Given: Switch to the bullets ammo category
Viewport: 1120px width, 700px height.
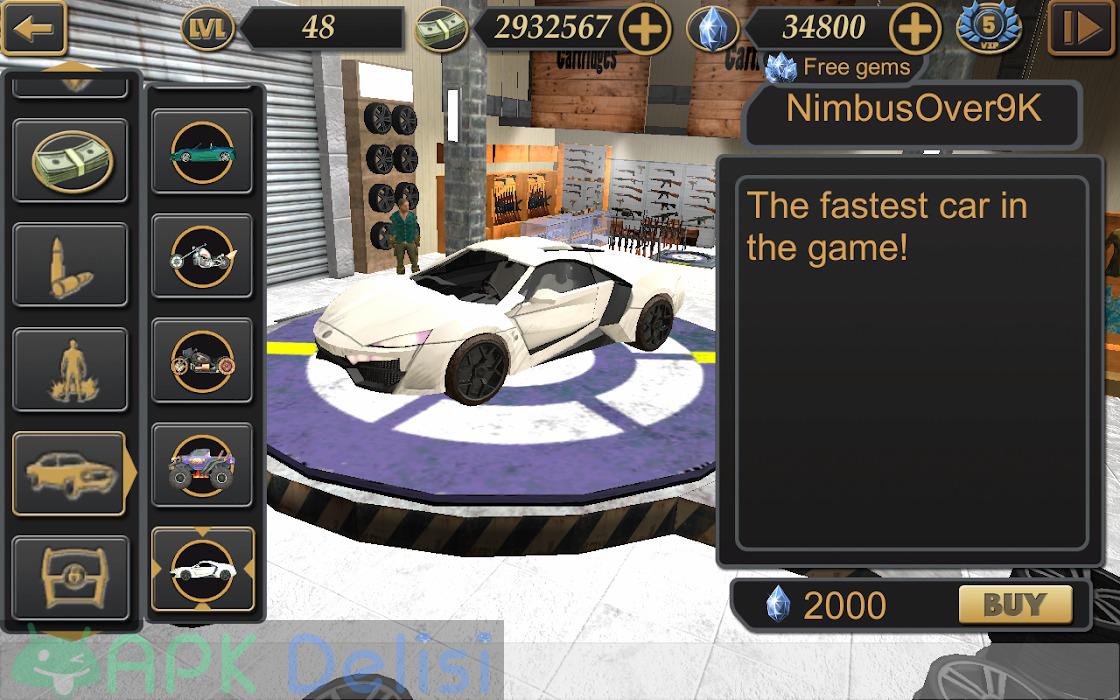Looking at the screenshot, I should 69,264.
